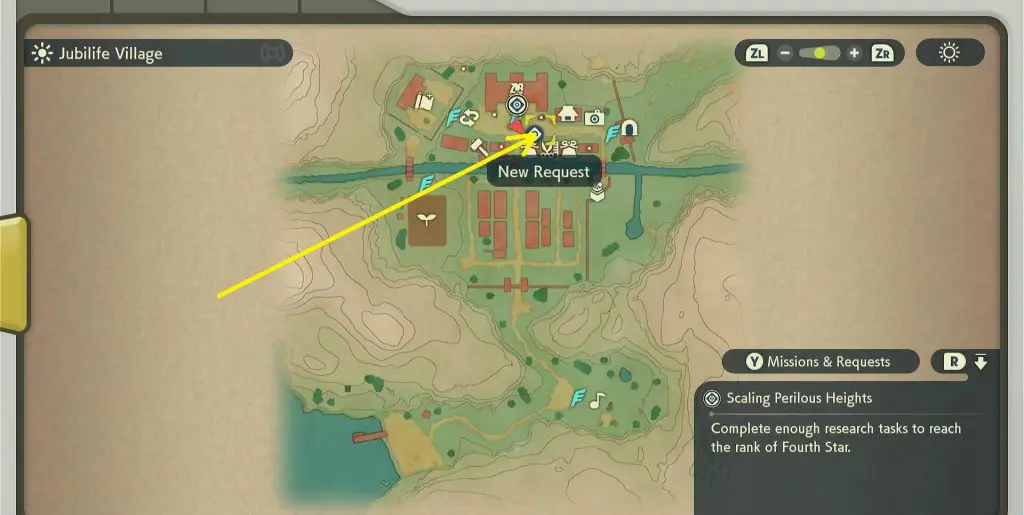Select the hammer crafting workshop marker
The image size is (1024, 515).
tap(478, 147)
